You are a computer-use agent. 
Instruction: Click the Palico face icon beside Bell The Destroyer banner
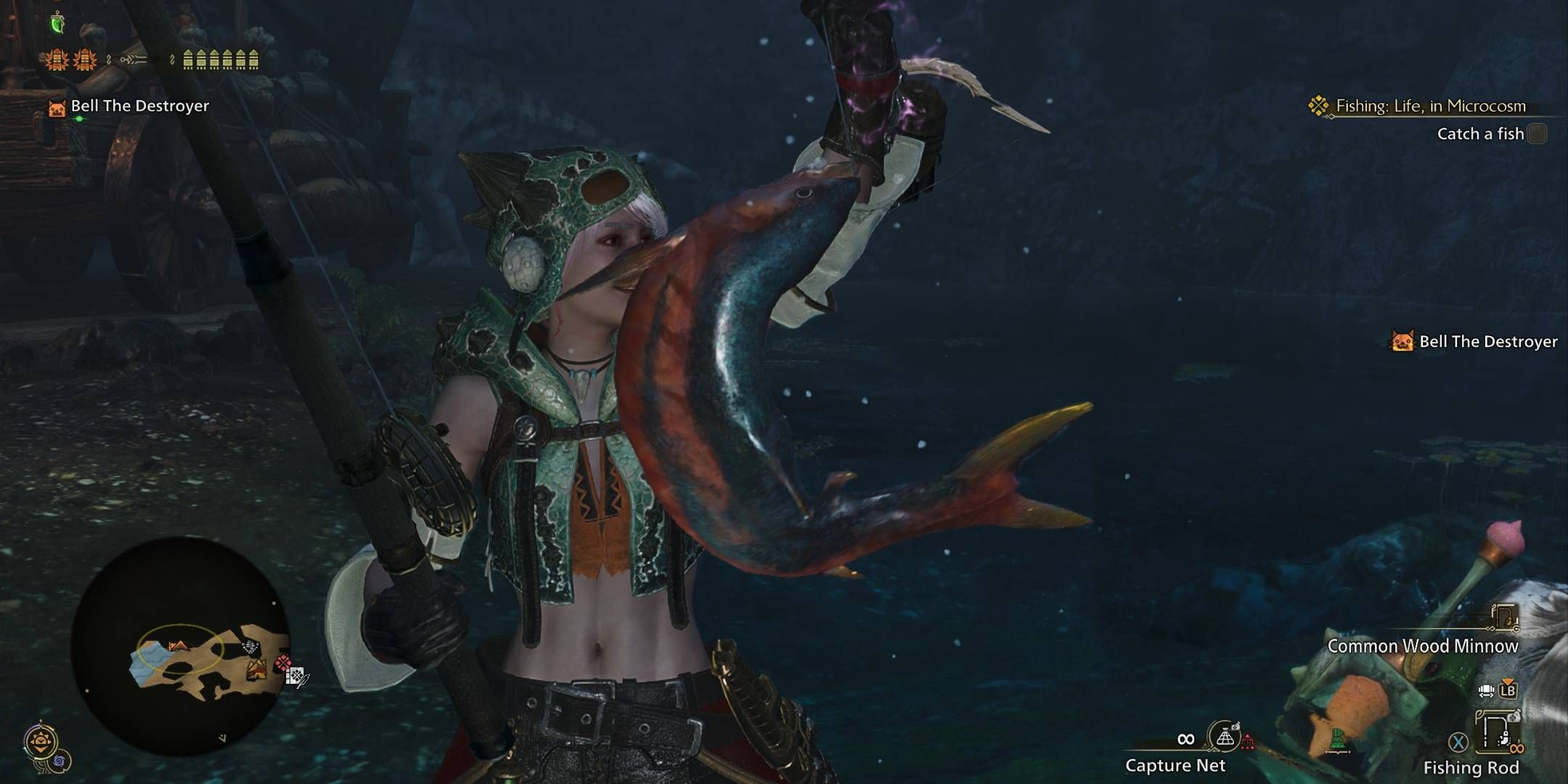[58, 107]
